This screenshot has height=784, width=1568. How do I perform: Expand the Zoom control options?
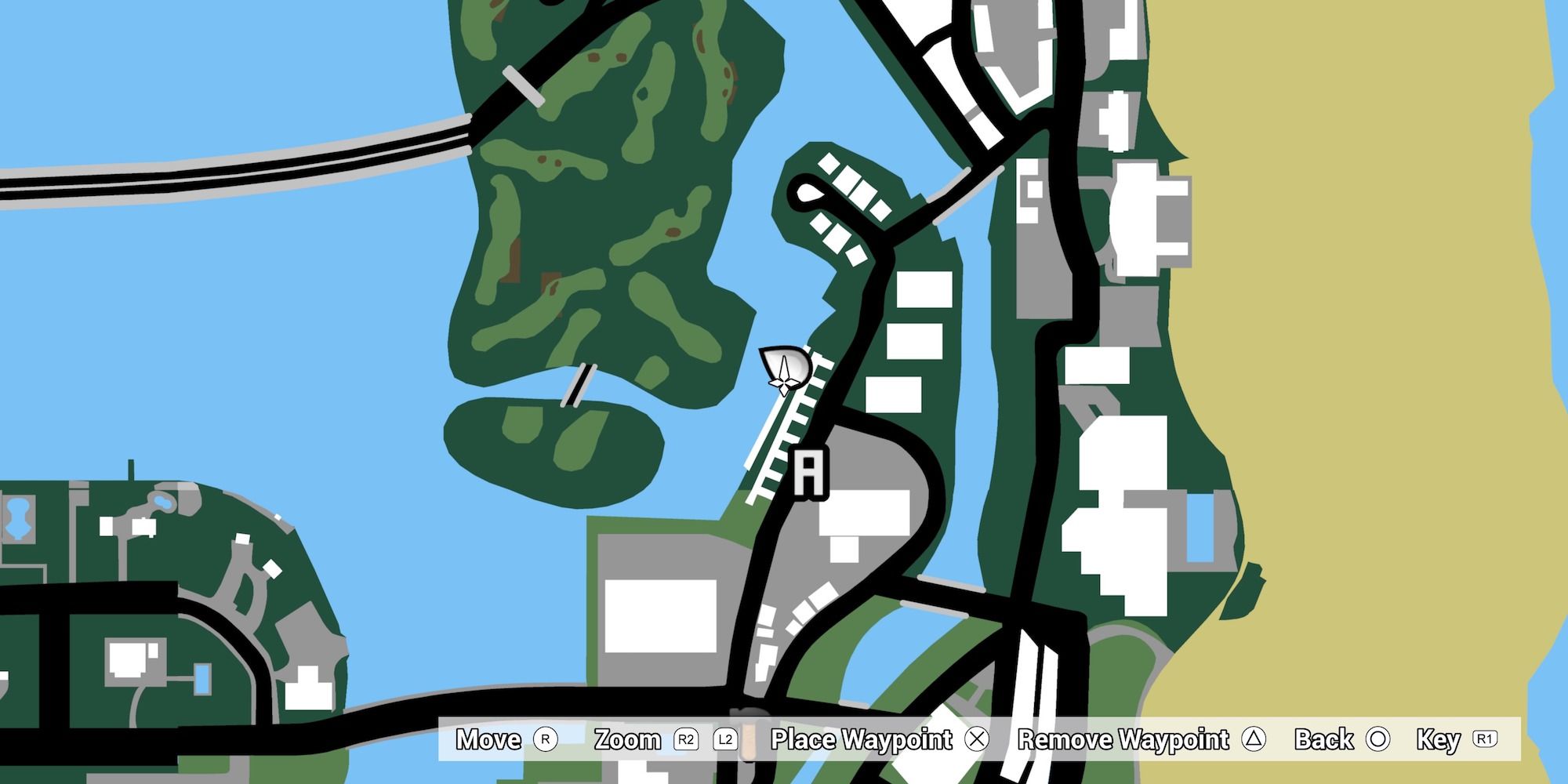627,739
